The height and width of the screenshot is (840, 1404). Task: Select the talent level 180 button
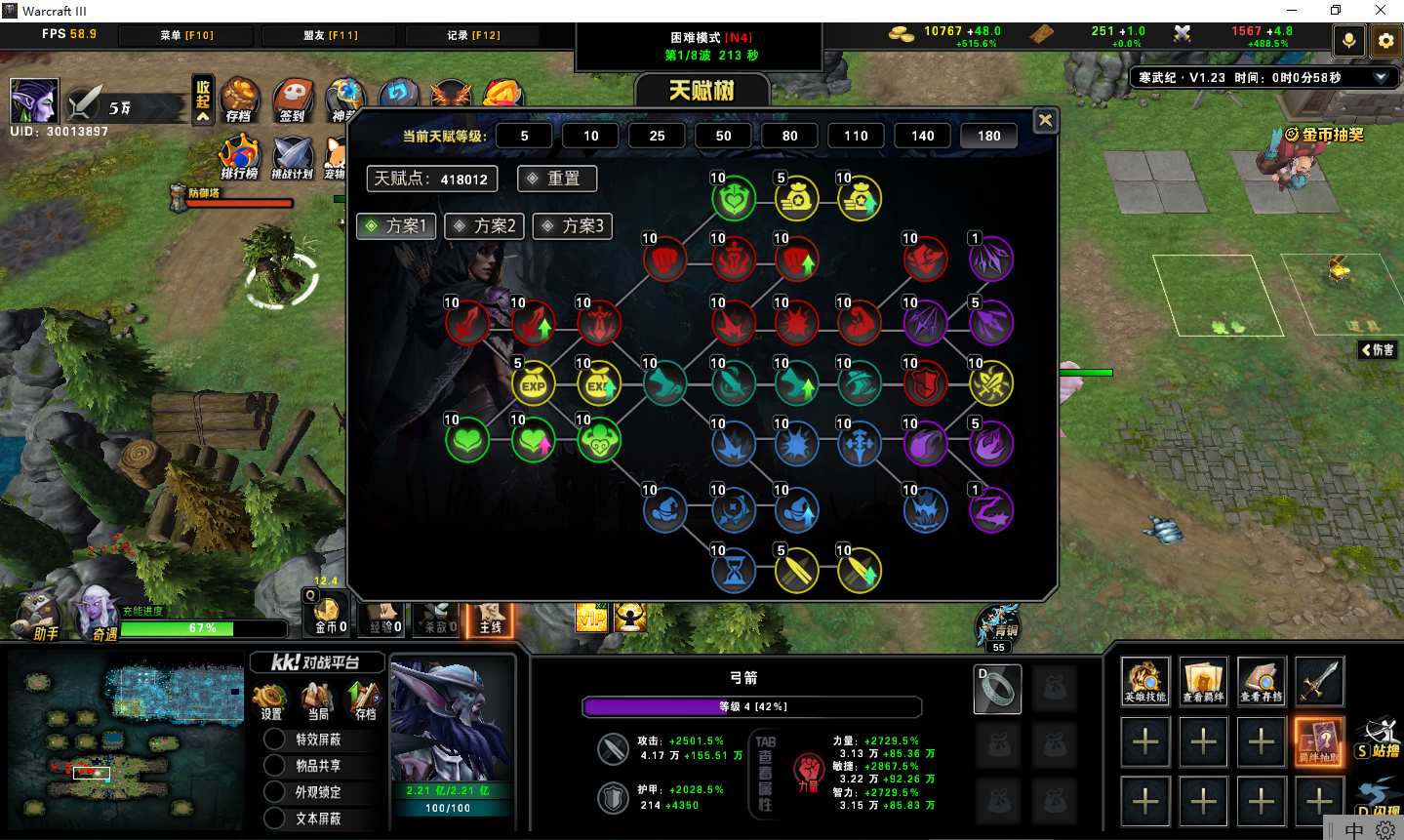tap(988, 136)
